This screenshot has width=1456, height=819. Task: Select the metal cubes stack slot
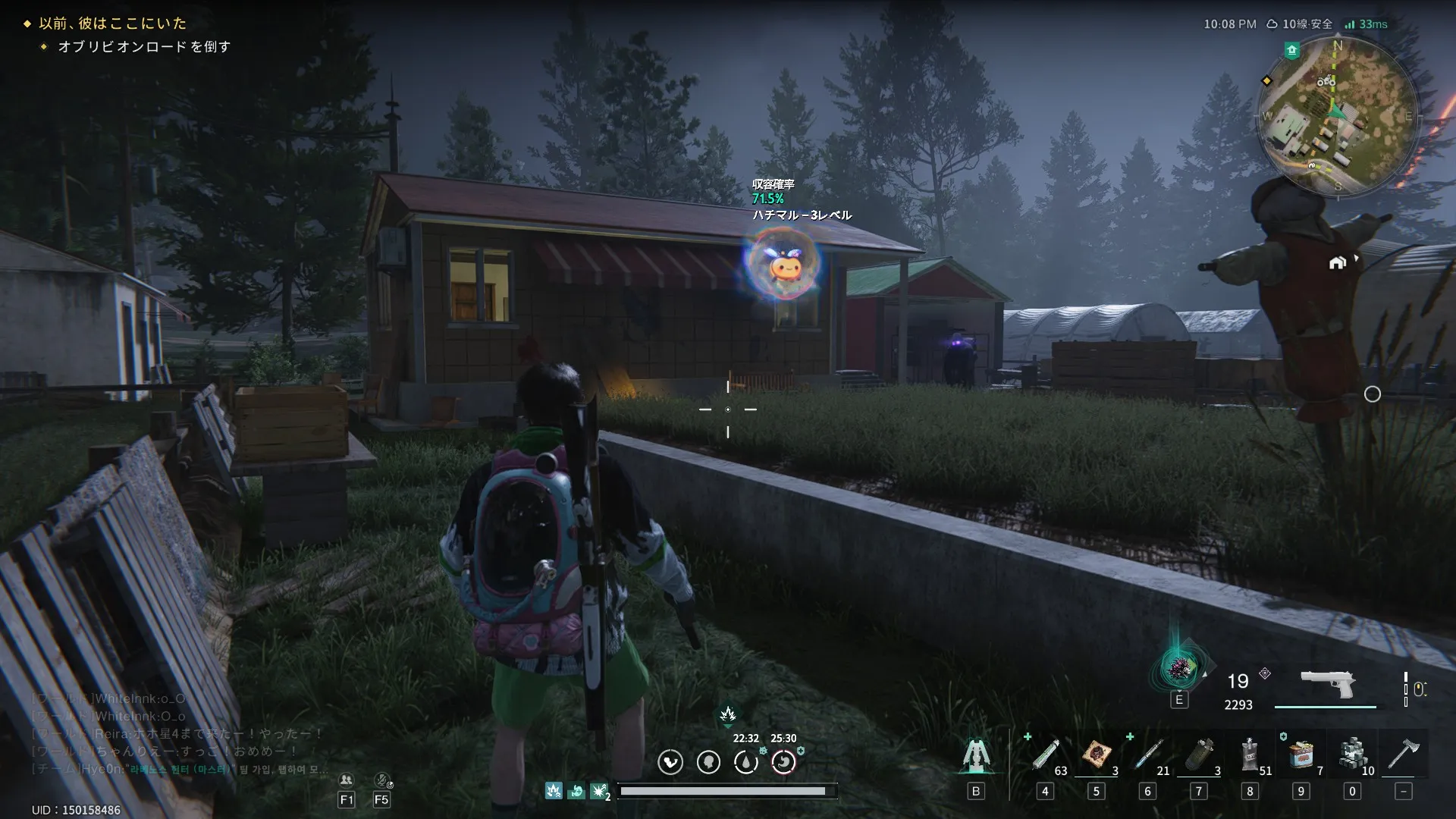point(1352,755)
